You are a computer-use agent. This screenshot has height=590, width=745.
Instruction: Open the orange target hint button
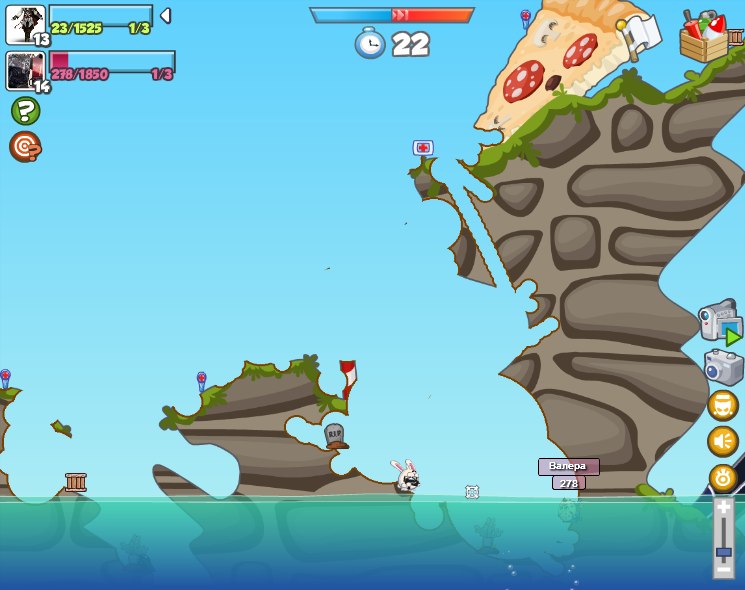click(x=25, y=146)
